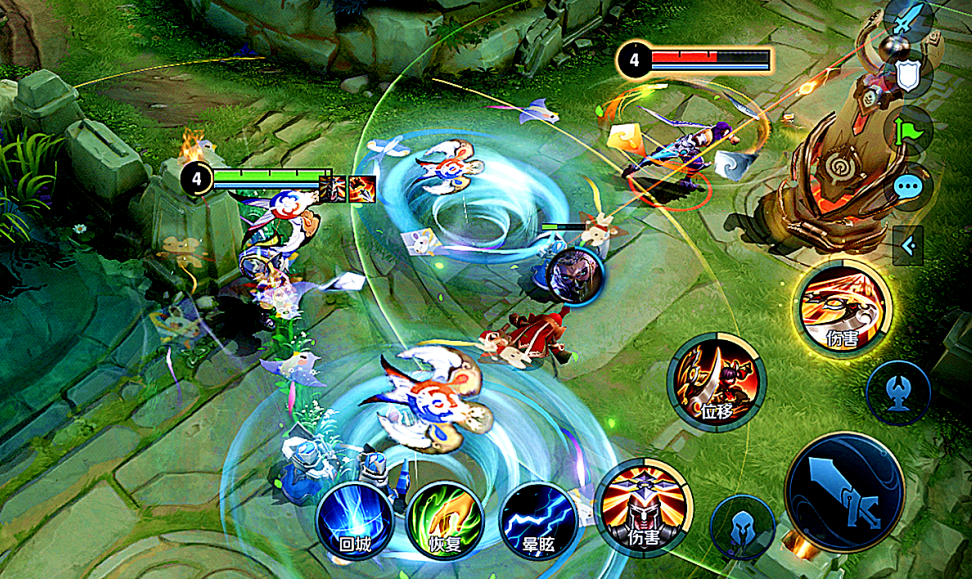Select the helmet minion-target attack button
Screen dimensions: 972x579
click(742, 526)
